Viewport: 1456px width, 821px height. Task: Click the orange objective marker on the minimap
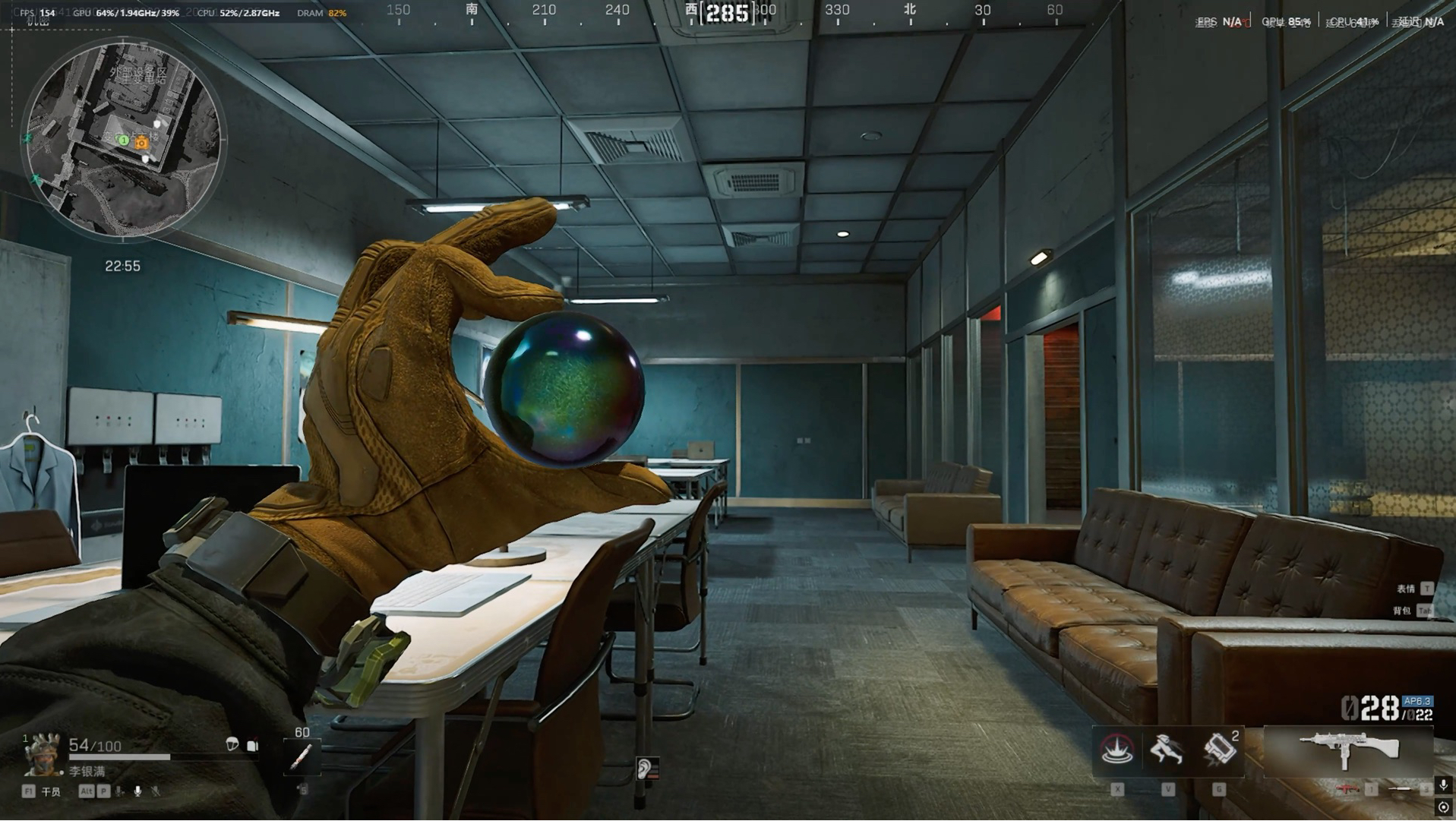[x=141, y=142]
